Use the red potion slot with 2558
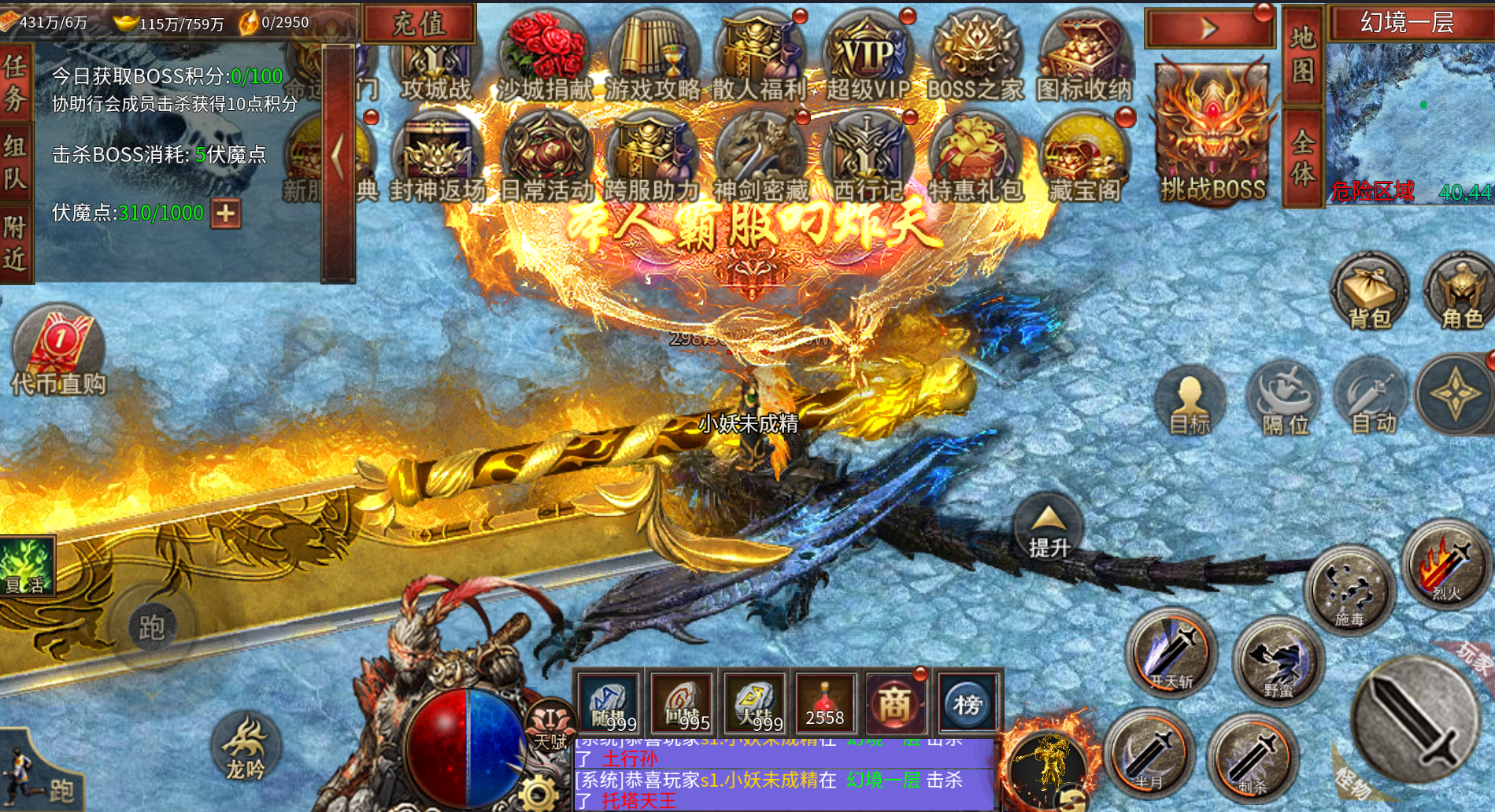Image resolution: width=1495 pixels, height=812 pixels. (824, 702)
